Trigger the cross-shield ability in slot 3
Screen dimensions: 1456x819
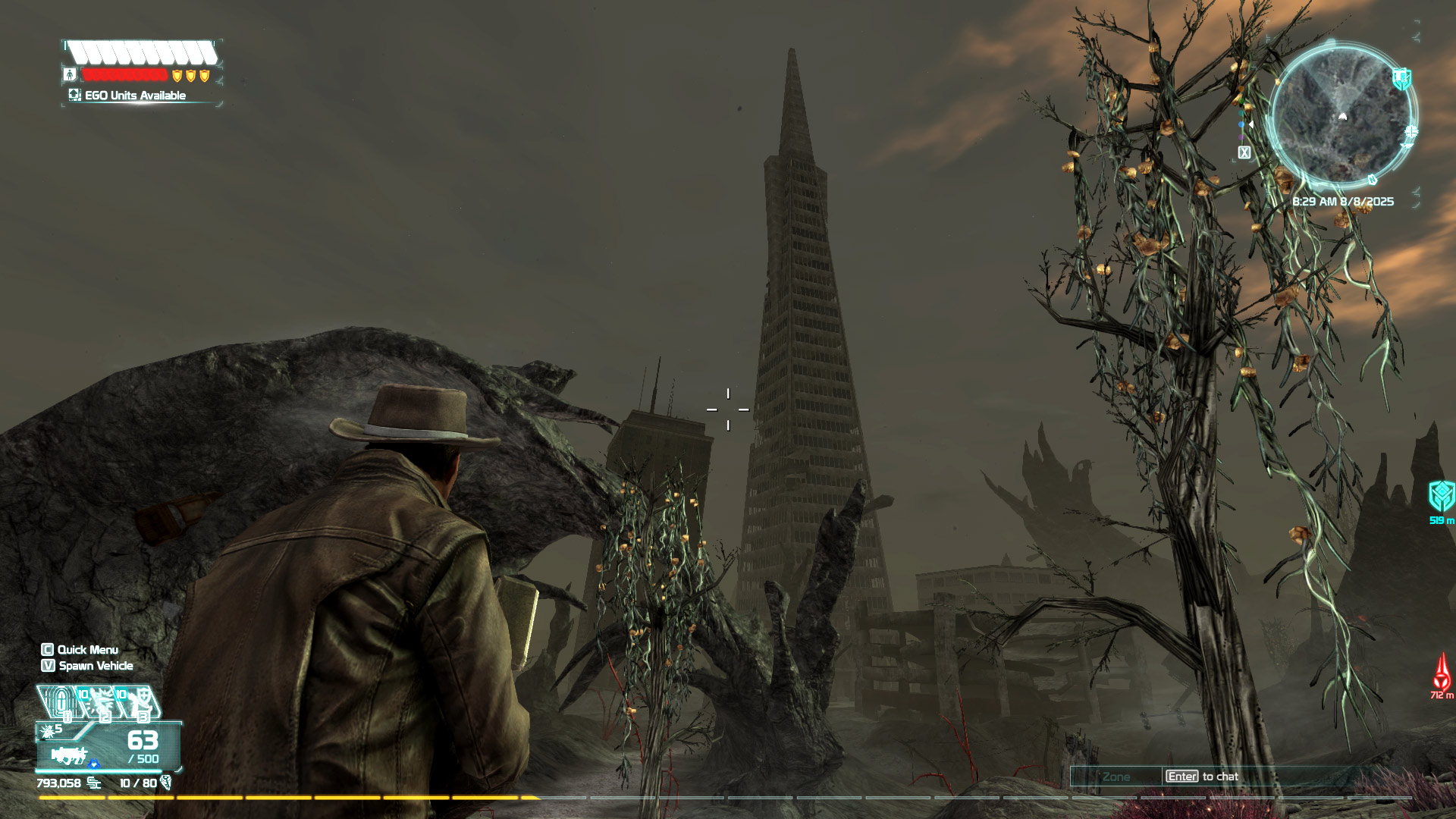pyautogui.click(x=139, y=703)
